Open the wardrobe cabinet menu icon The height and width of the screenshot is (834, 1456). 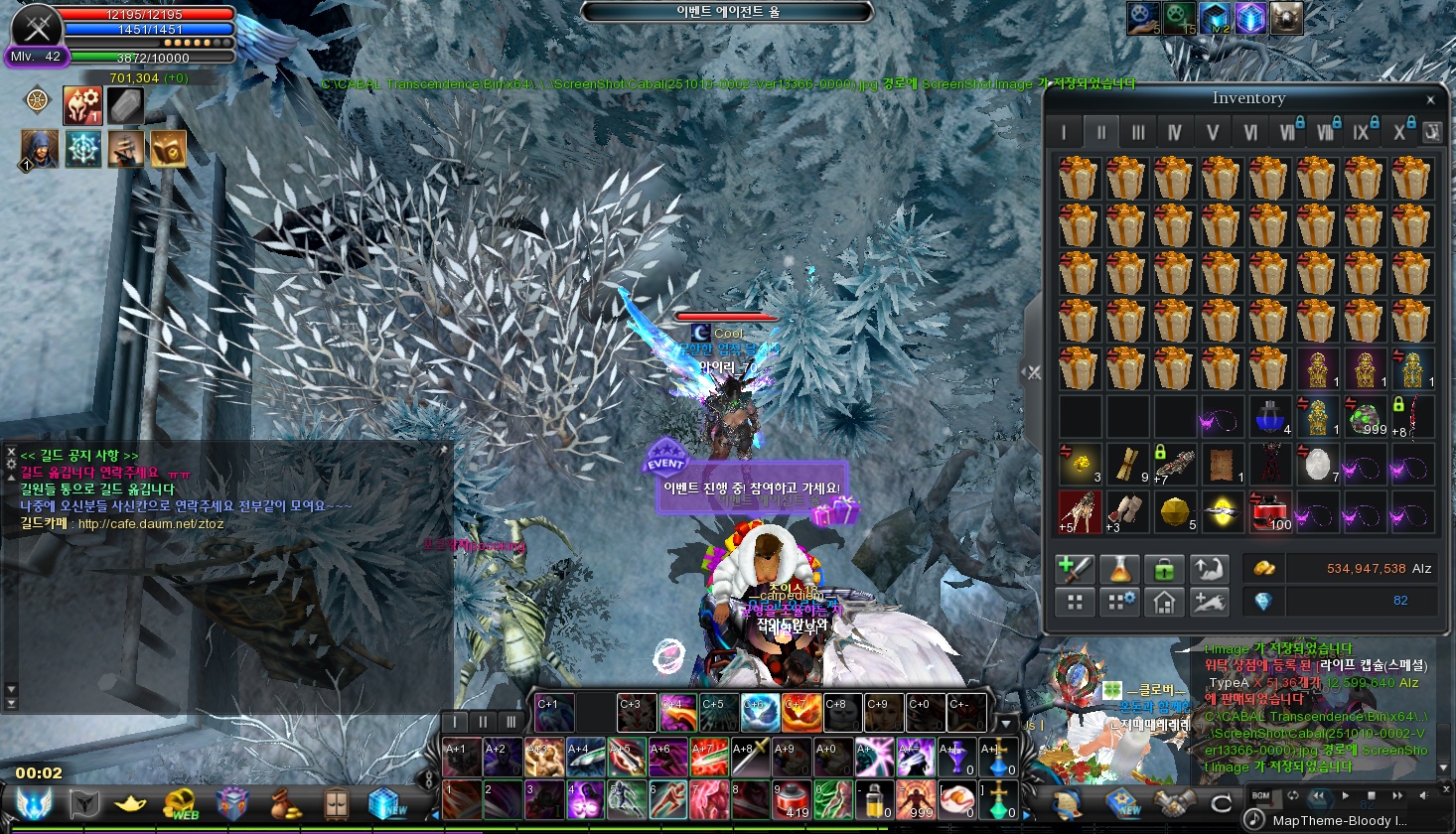[x=337, y=803]
